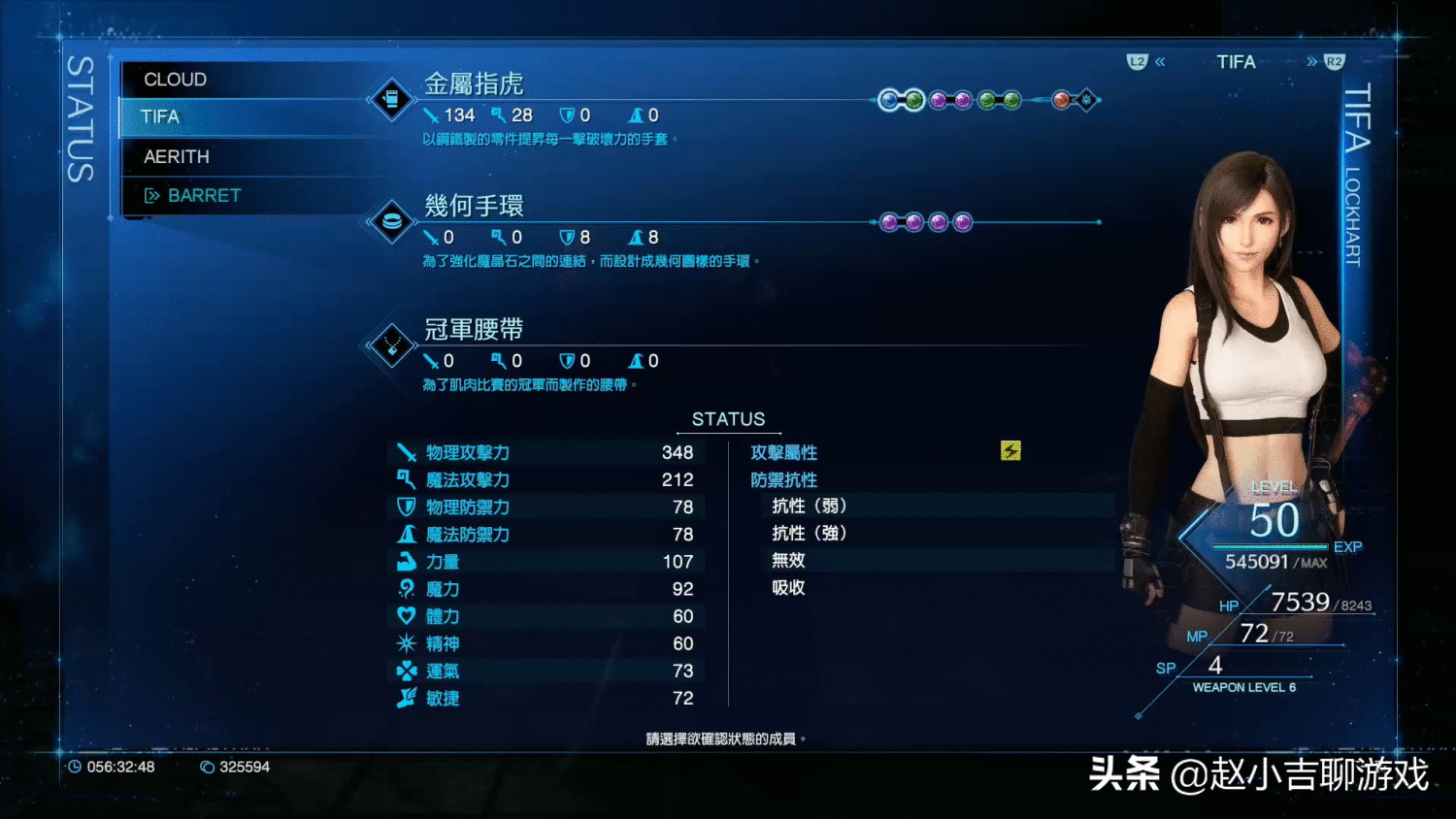Click the heart icon beside 體力
This screenshot has height=819, width=1456.
point(409,615)
